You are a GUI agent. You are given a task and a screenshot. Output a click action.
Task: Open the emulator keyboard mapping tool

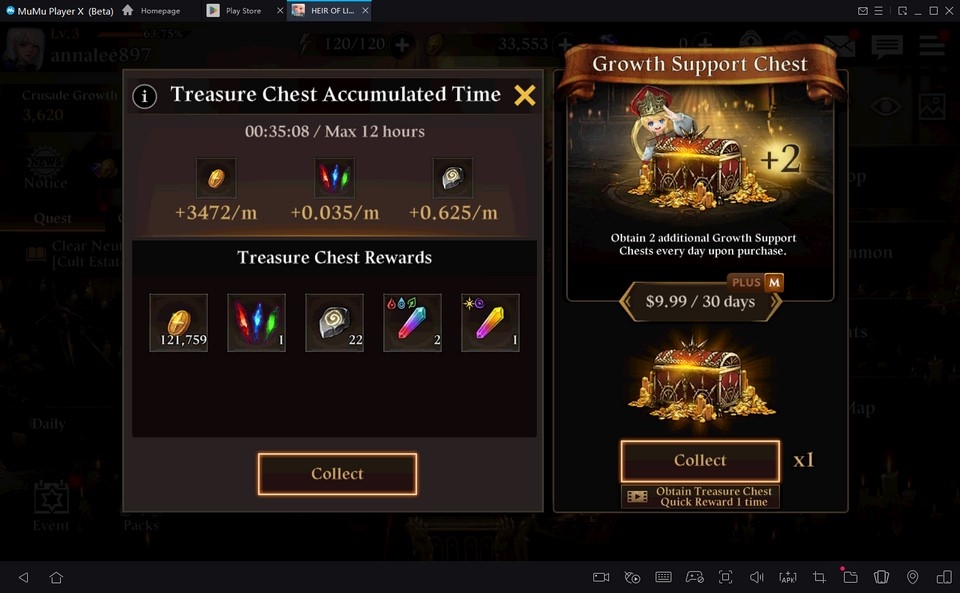[x=663, y=577]
